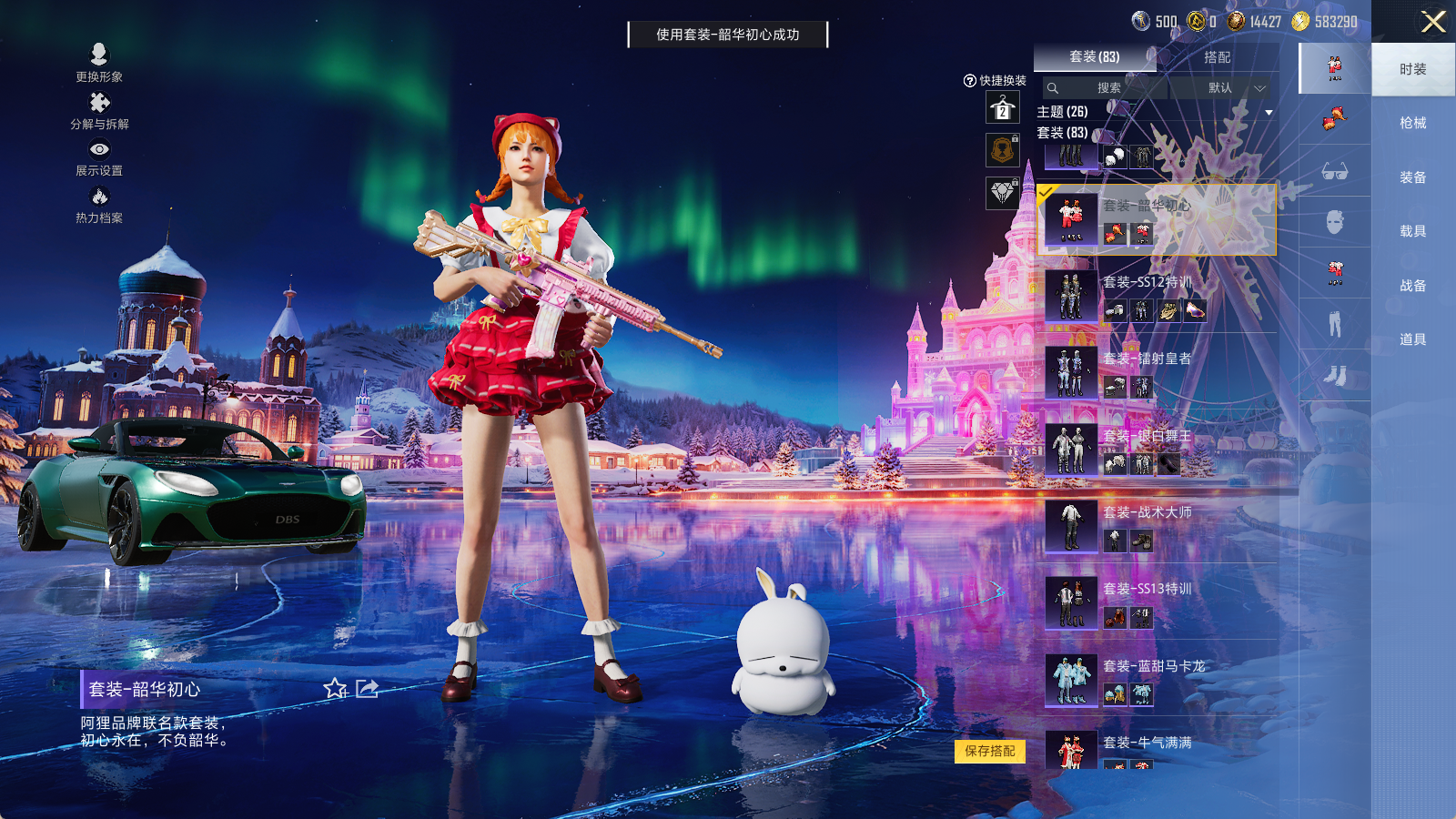
Task: Open 热力档案 profile
Action: point(99,204)
